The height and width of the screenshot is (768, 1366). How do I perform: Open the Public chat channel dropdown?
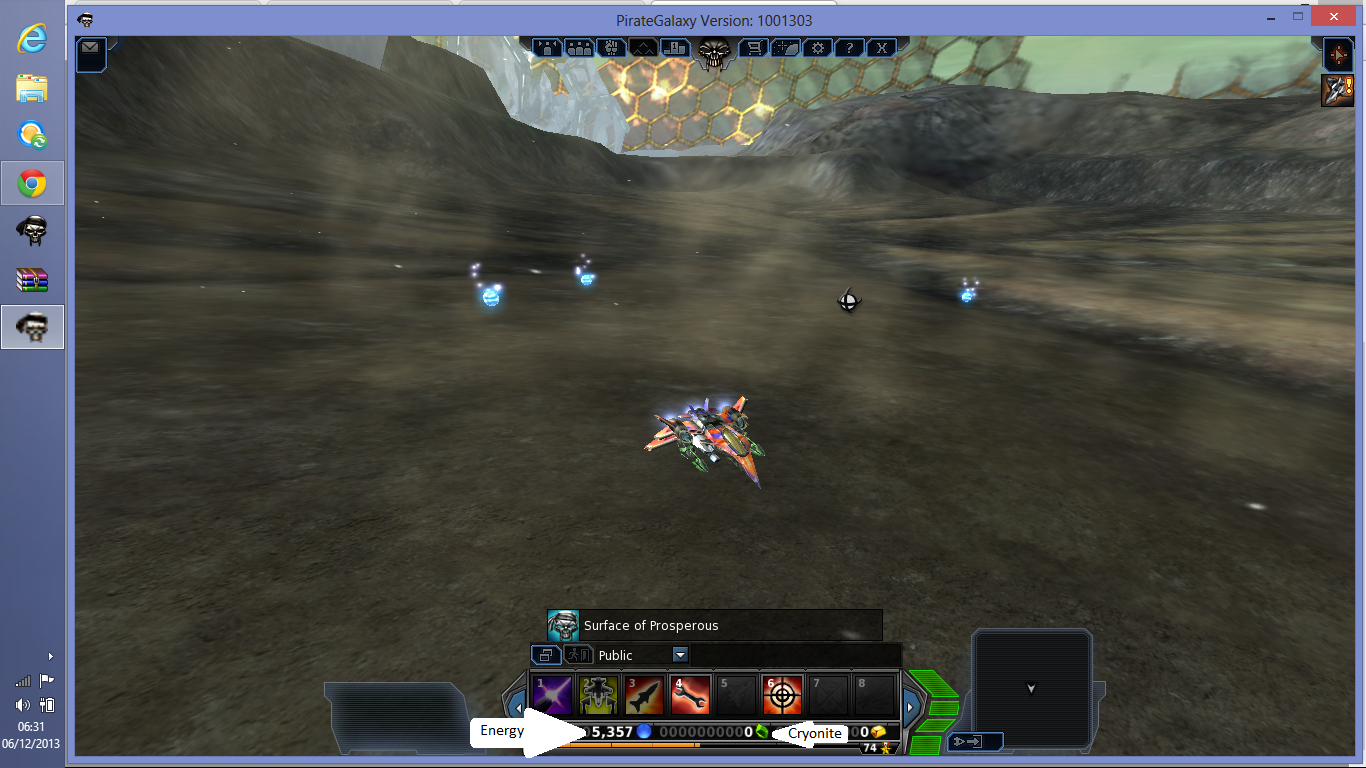(x=680, y=655)
